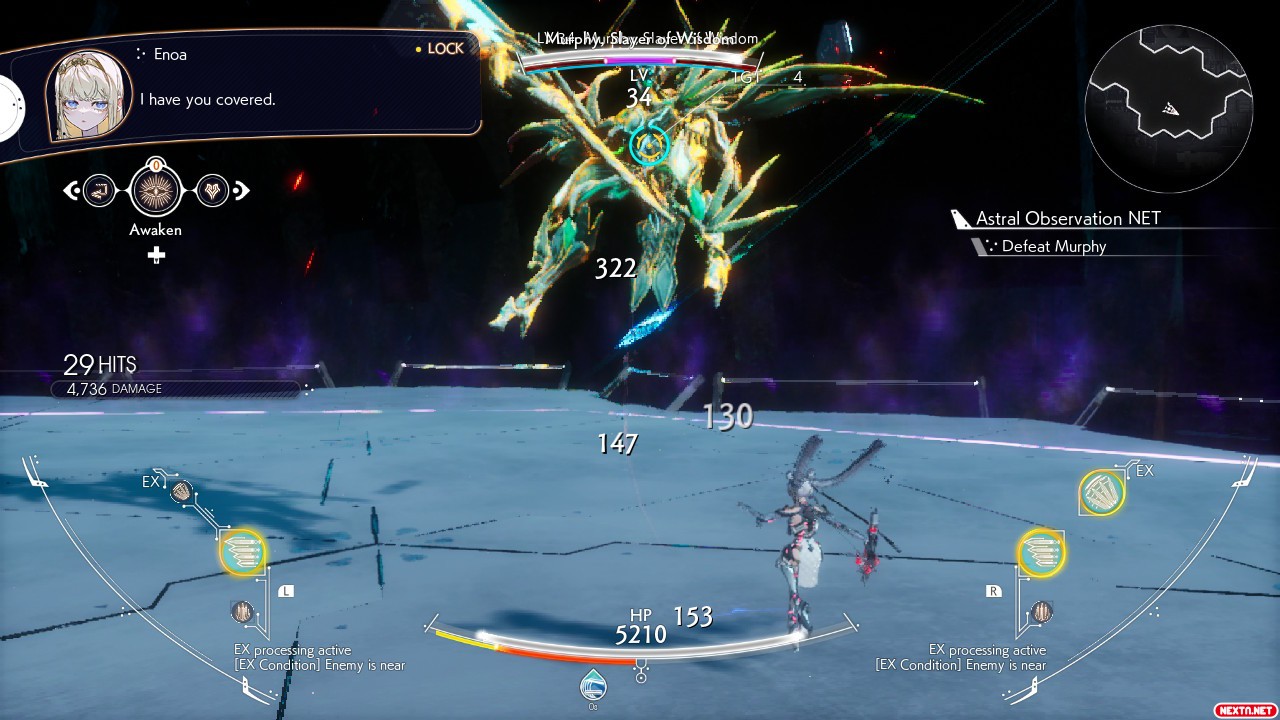Choose the small lower left-hand weapon icon

242,612
